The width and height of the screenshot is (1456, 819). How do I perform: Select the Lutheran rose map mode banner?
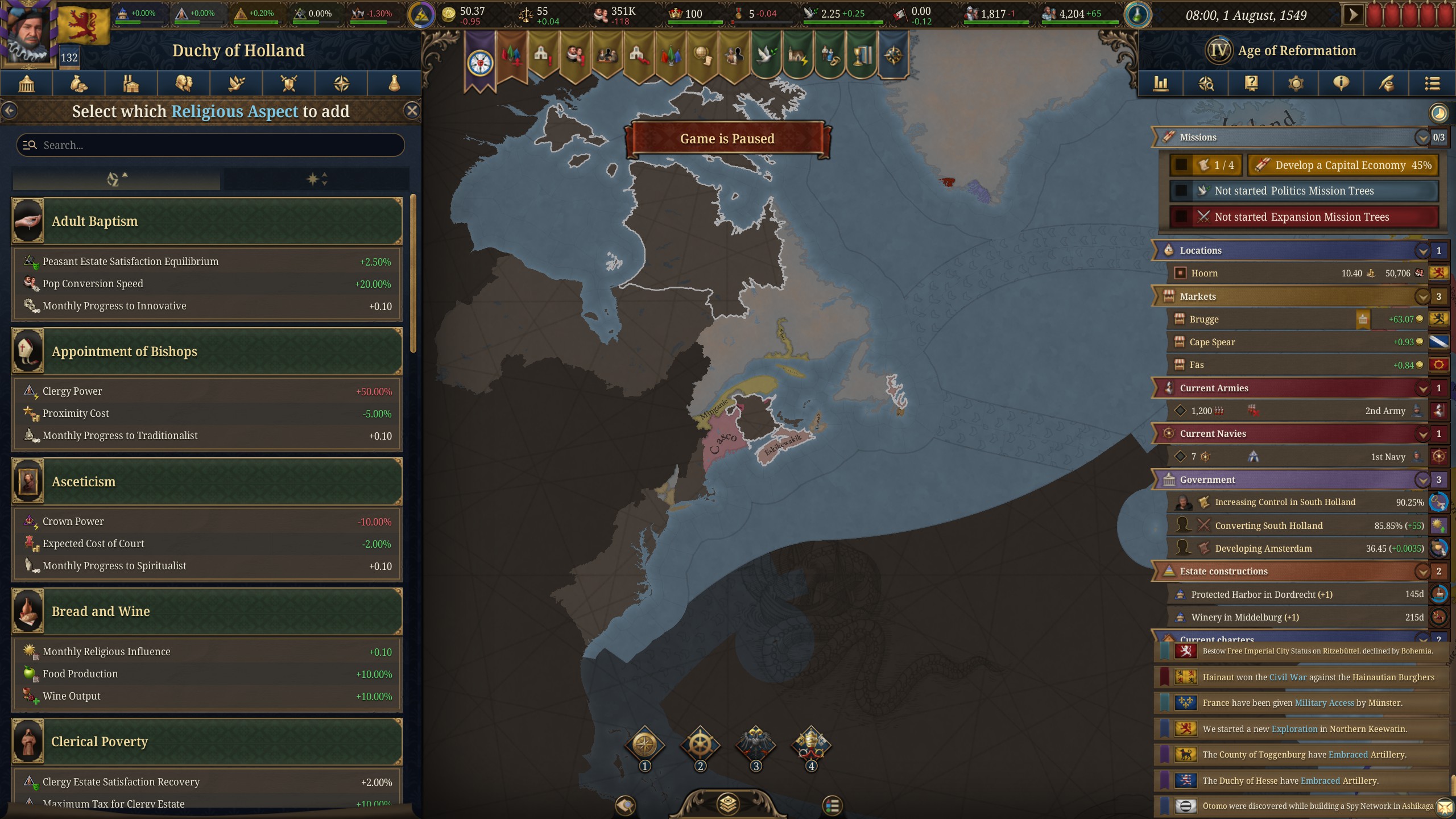480,54
